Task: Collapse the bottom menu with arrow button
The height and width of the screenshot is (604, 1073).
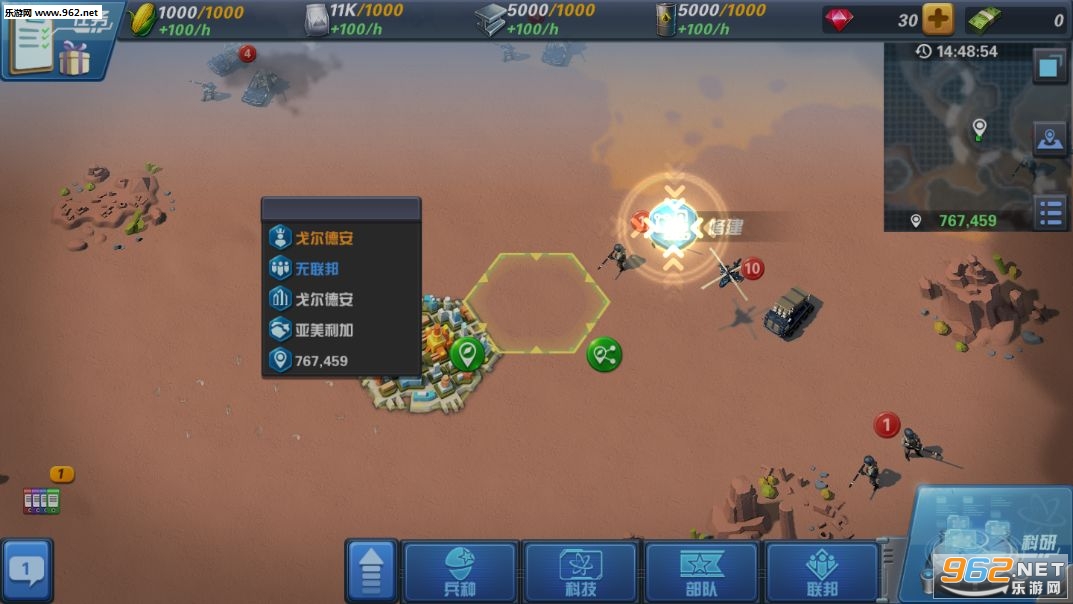Action: [x=372, y=573]
